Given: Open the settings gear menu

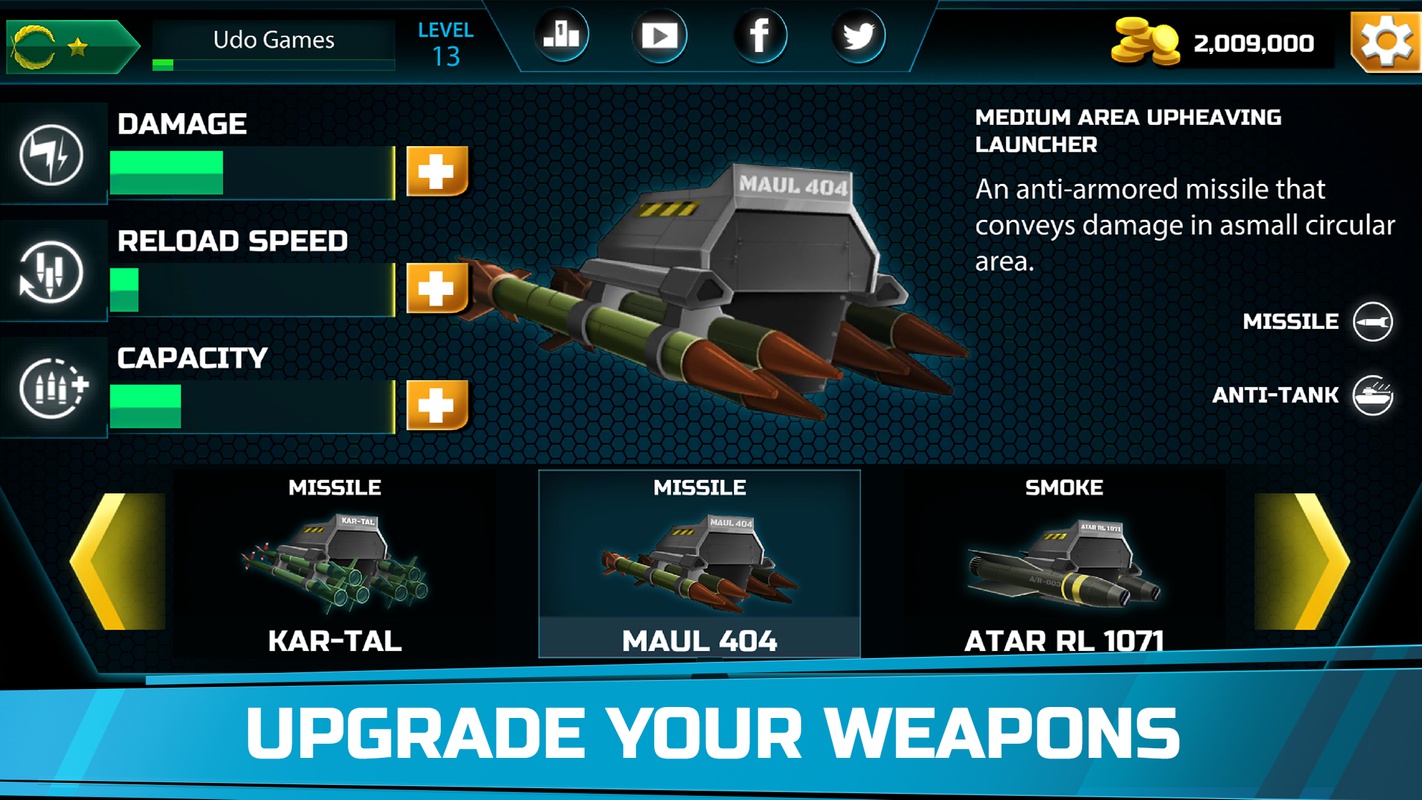Looking at the screenshot, I should pyautogui.click(x=1386, y=42).
